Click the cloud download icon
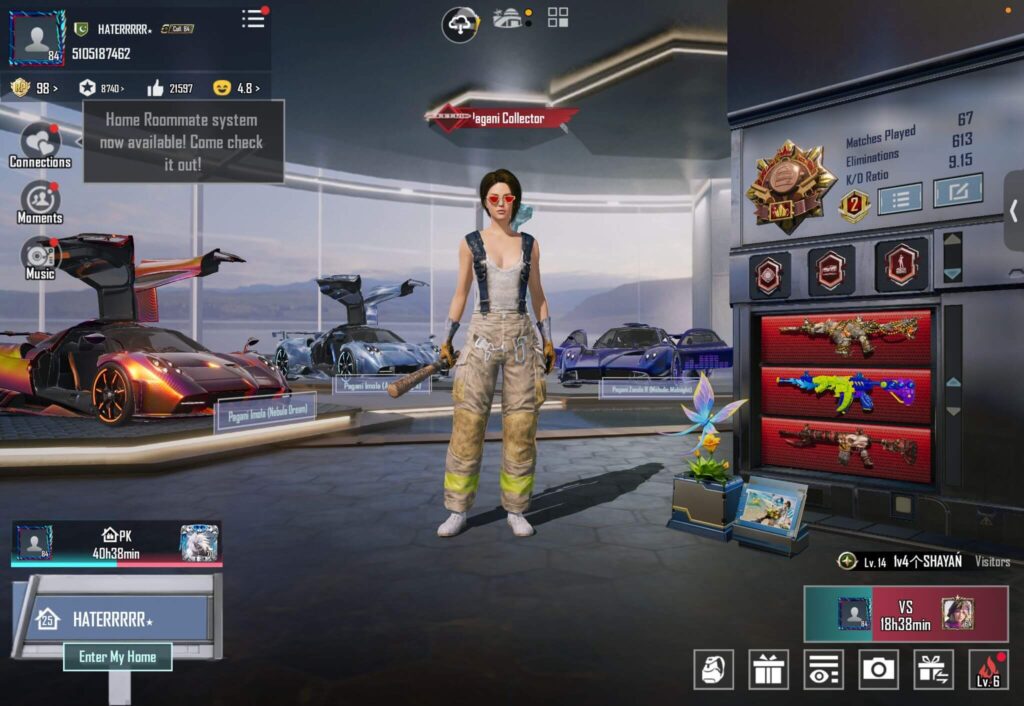This screenshot has height=706, width=1024. (x=461, y=23)
